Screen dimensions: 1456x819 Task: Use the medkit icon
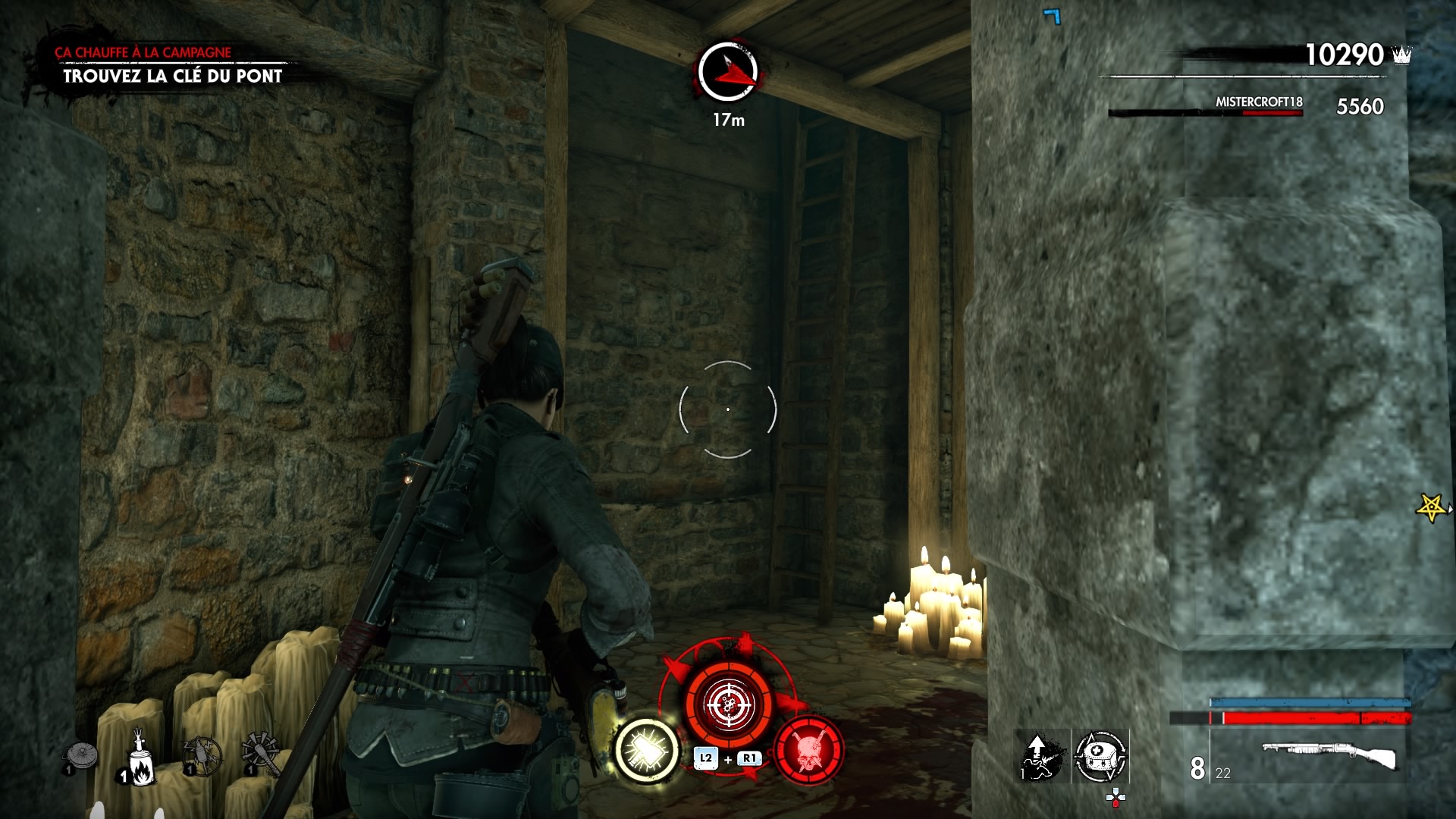[1100, 756]
